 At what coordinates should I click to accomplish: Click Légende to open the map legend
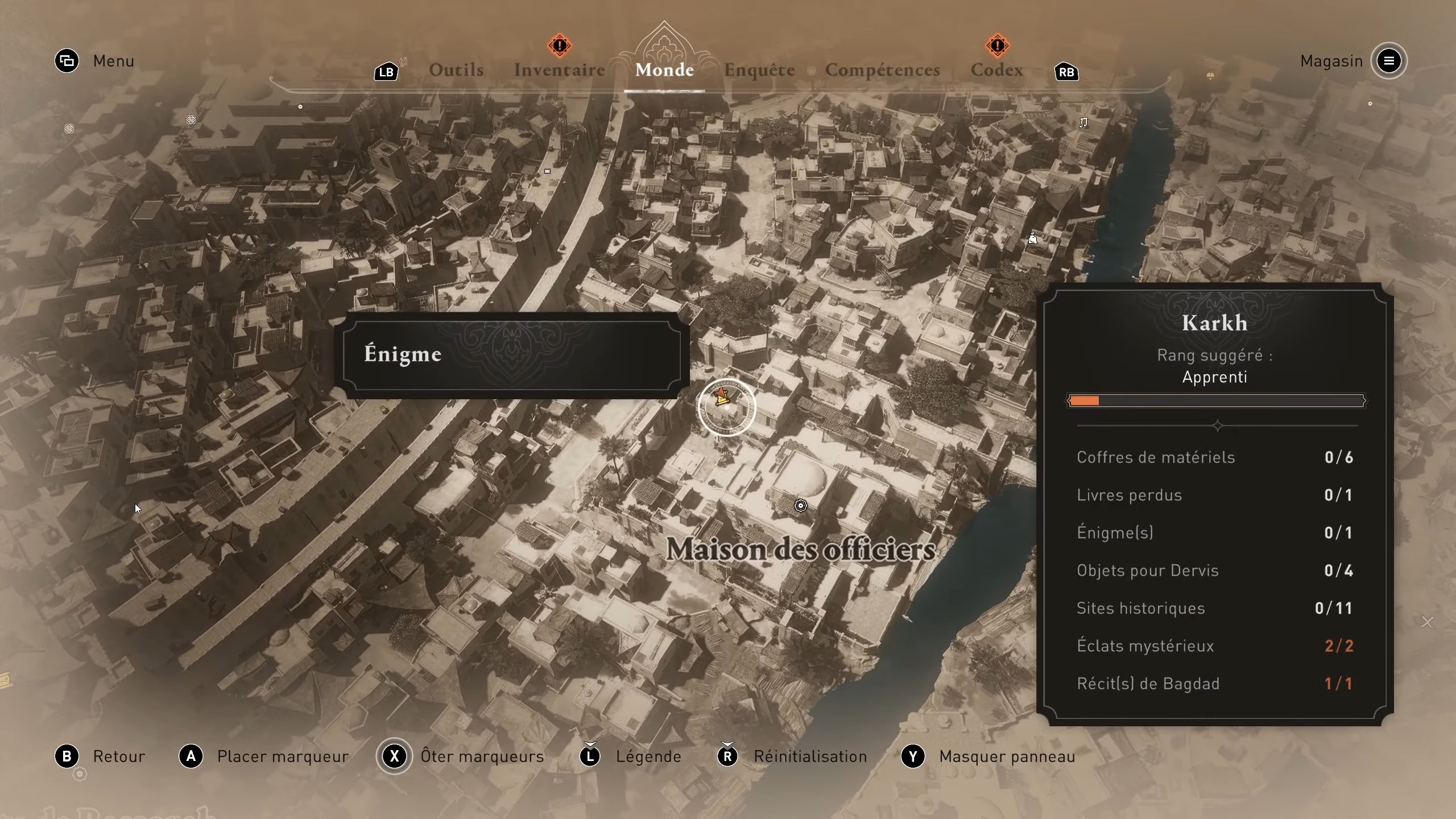tap(648, 756)
